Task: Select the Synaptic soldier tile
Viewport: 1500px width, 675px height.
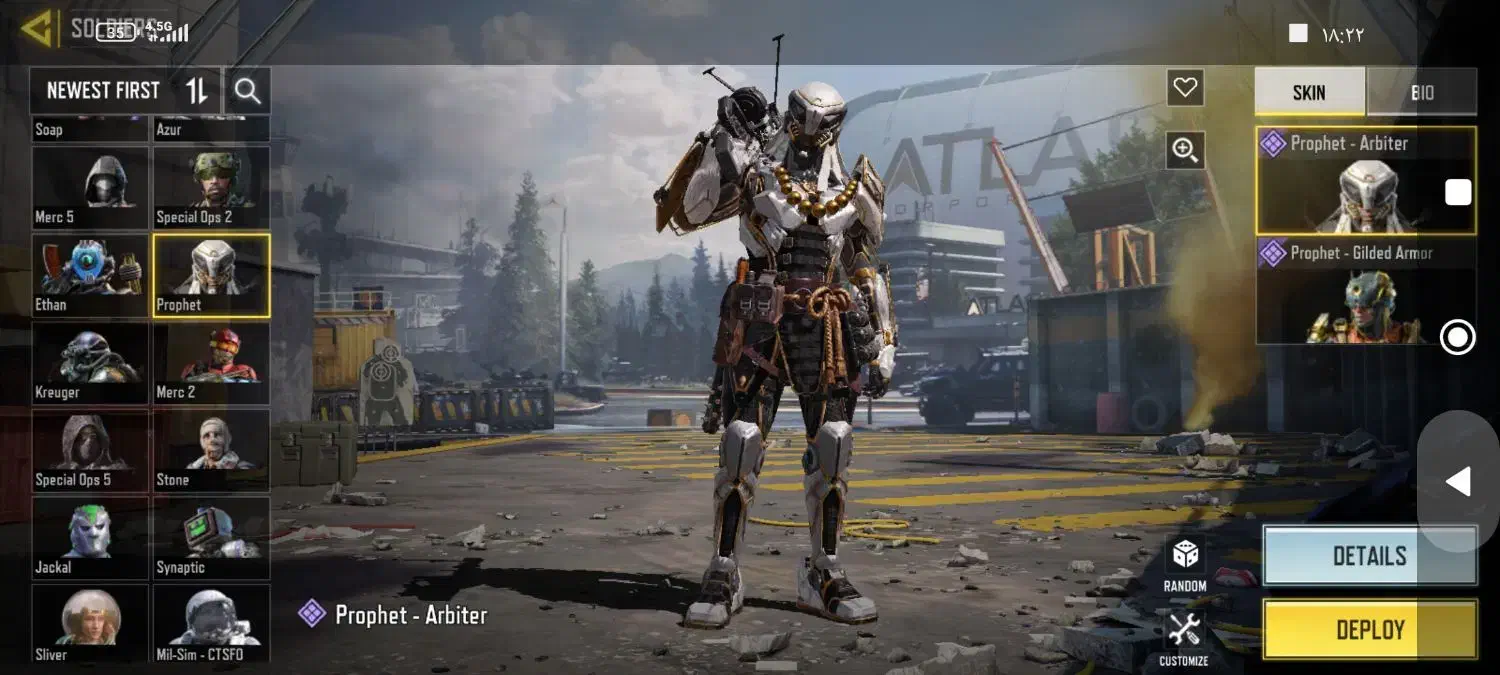Action: [x=211, y=538]
